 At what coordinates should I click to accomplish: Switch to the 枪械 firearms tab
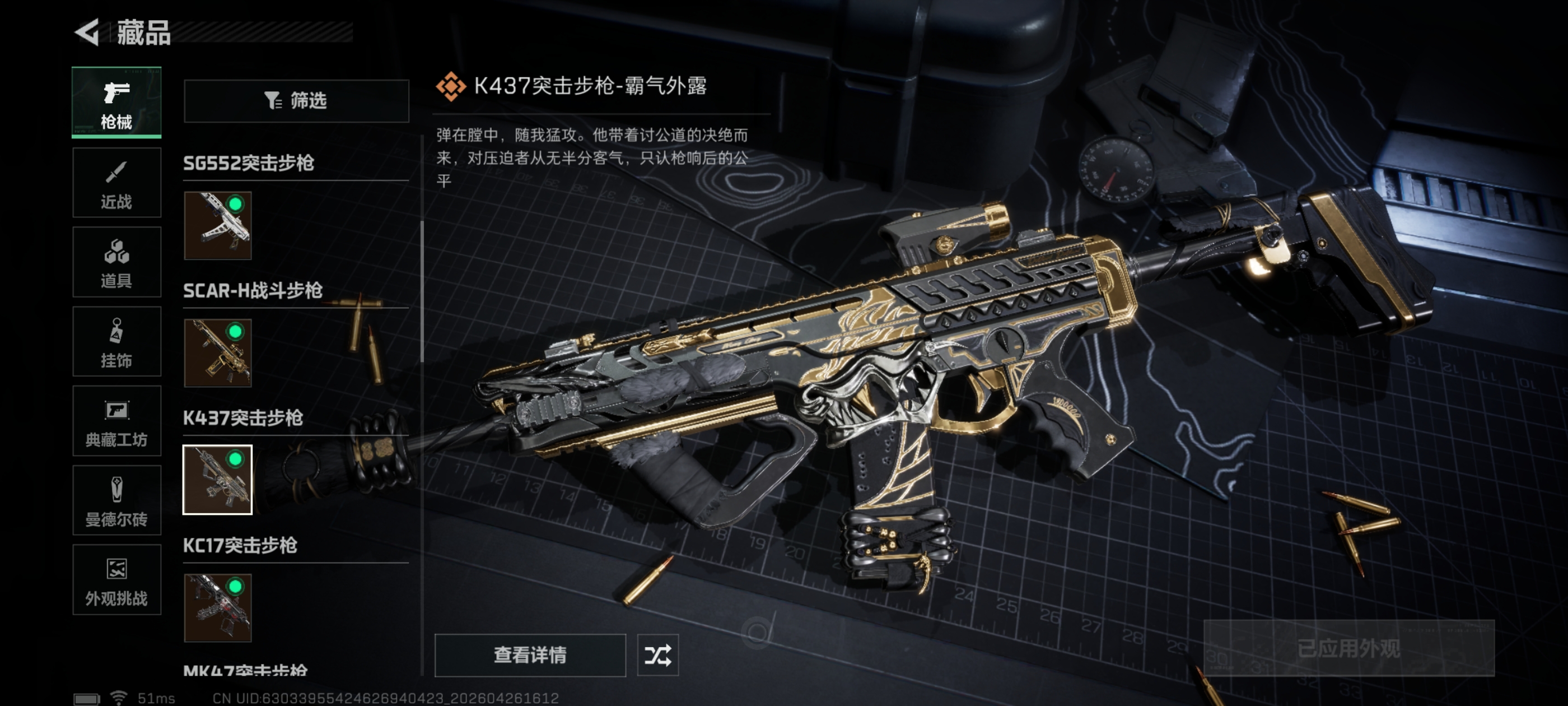116,103
